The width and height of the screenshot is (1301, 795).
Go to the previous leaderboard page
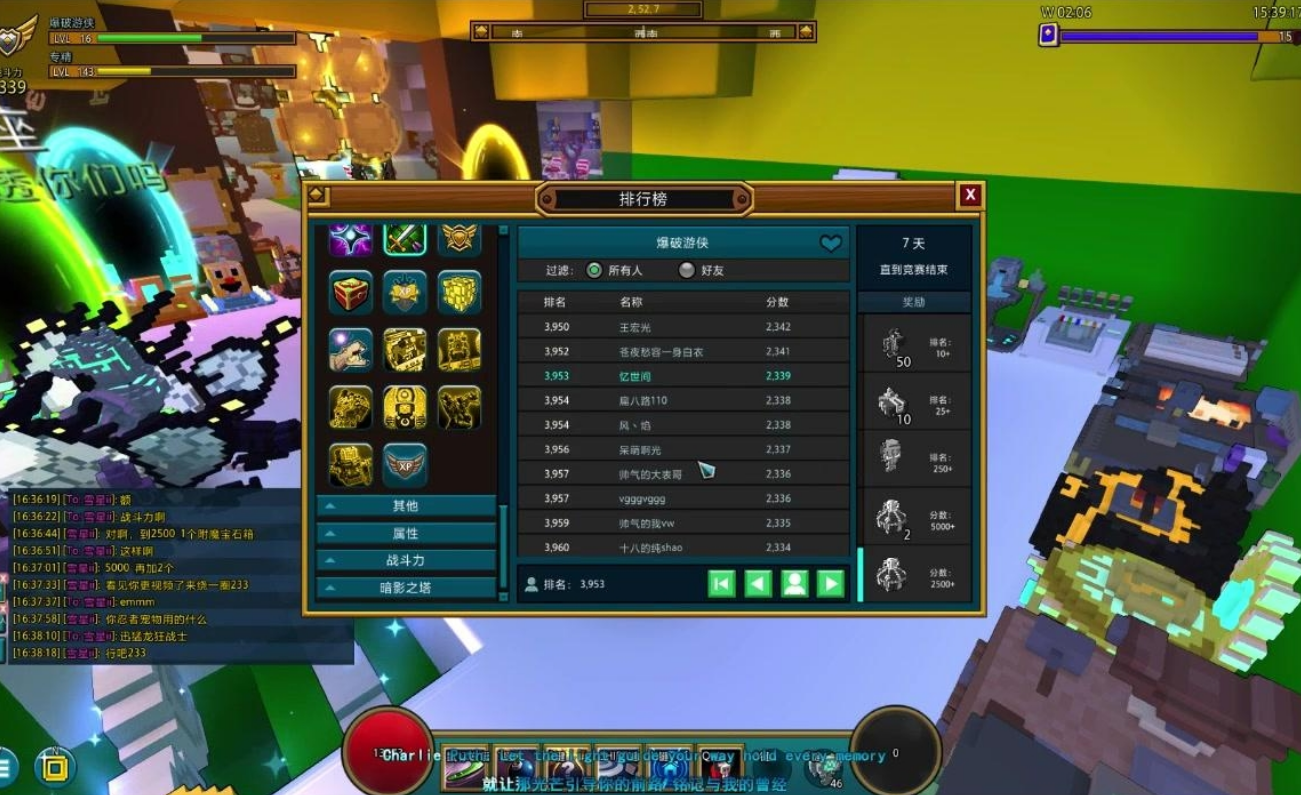tap(758, 584)
